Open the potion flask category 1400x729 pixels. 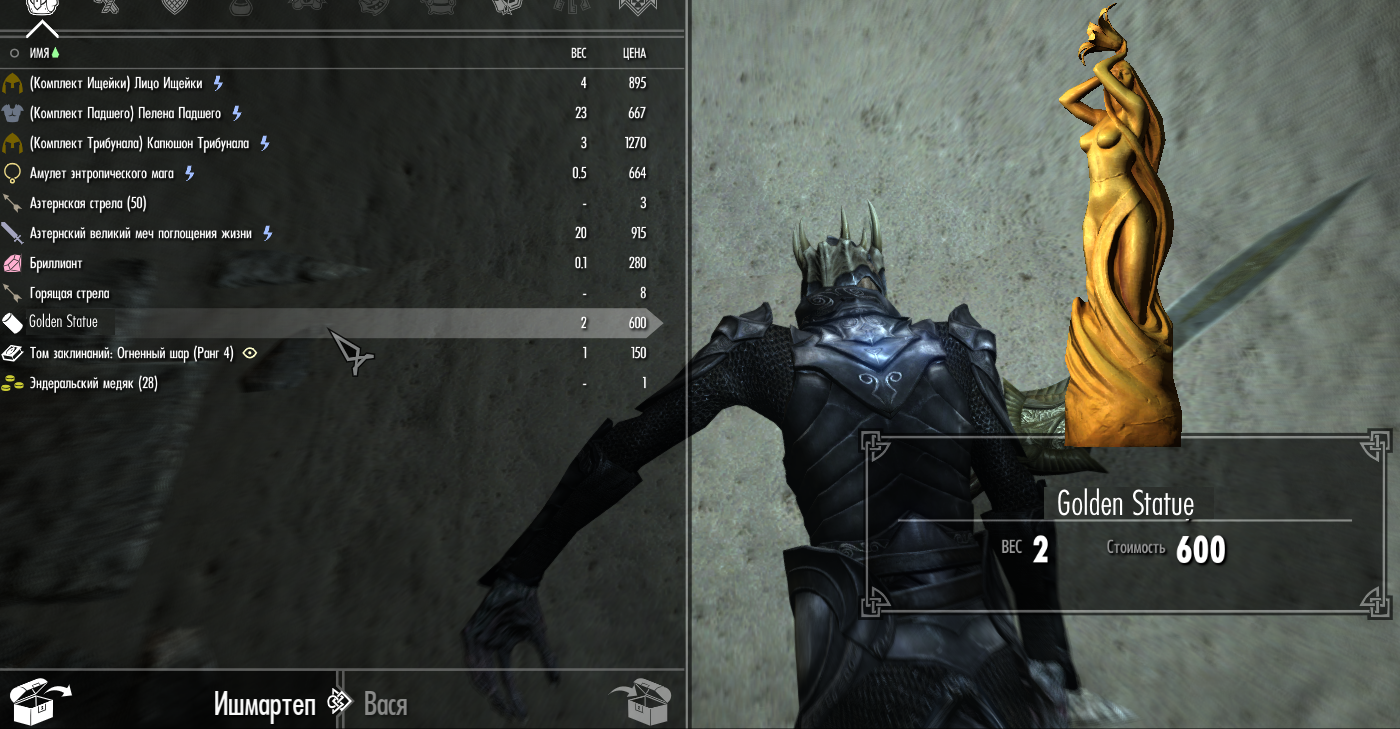(240, 8)
